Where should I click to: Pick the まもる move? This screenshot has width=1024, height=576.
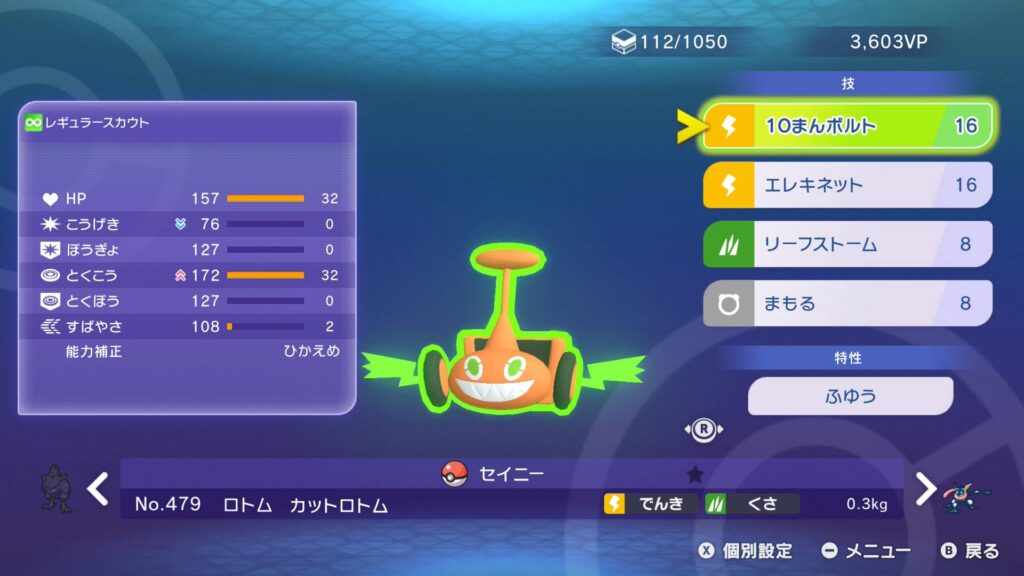click(847, 303)
